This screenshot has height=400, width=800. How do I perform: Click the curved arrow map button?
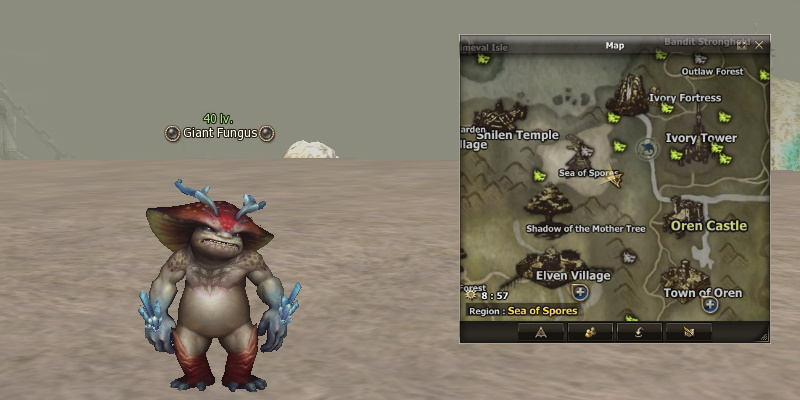tap(639, 332)
